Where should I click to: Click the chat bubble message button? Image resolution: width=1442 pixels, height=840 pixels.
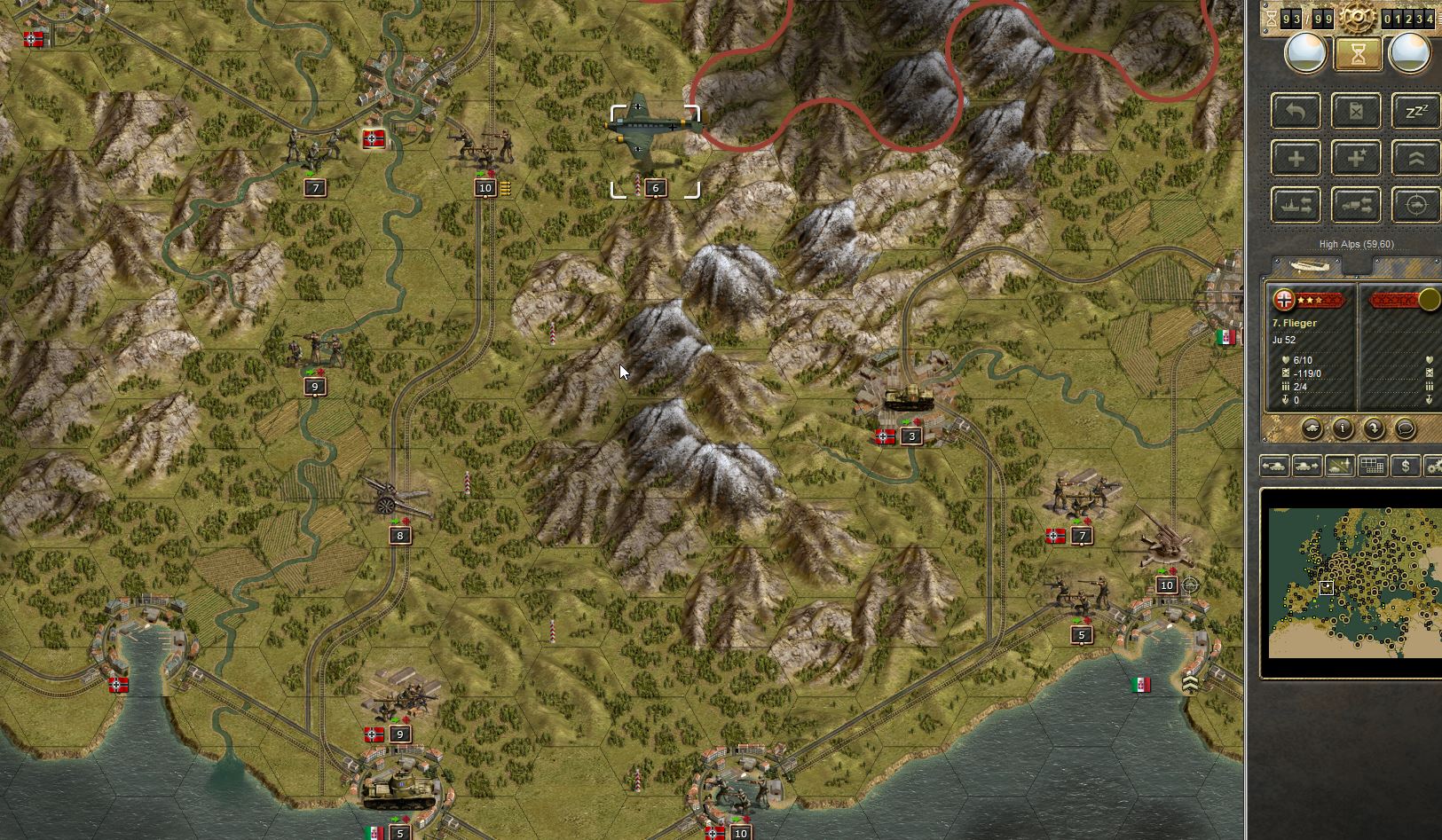tap(1405, 428)
